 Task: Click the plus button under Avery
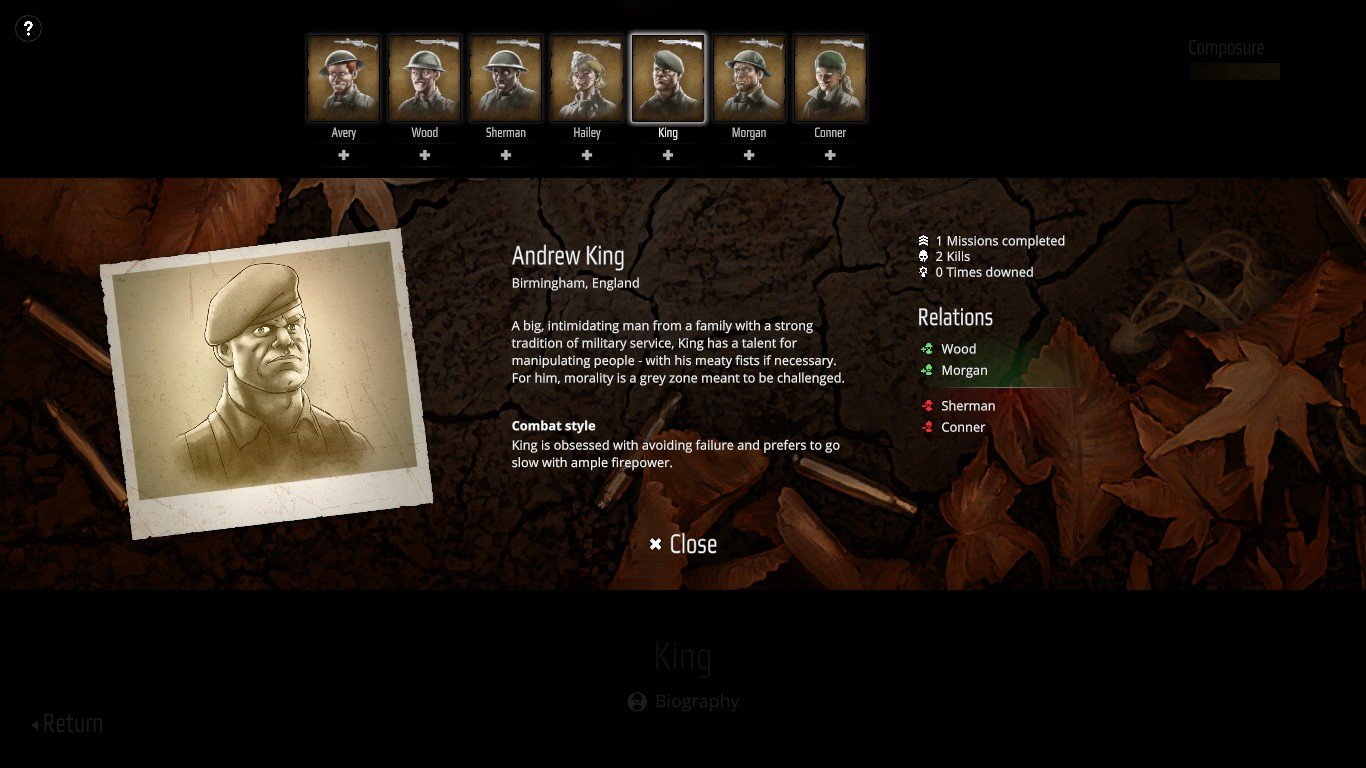click(344, 155)
